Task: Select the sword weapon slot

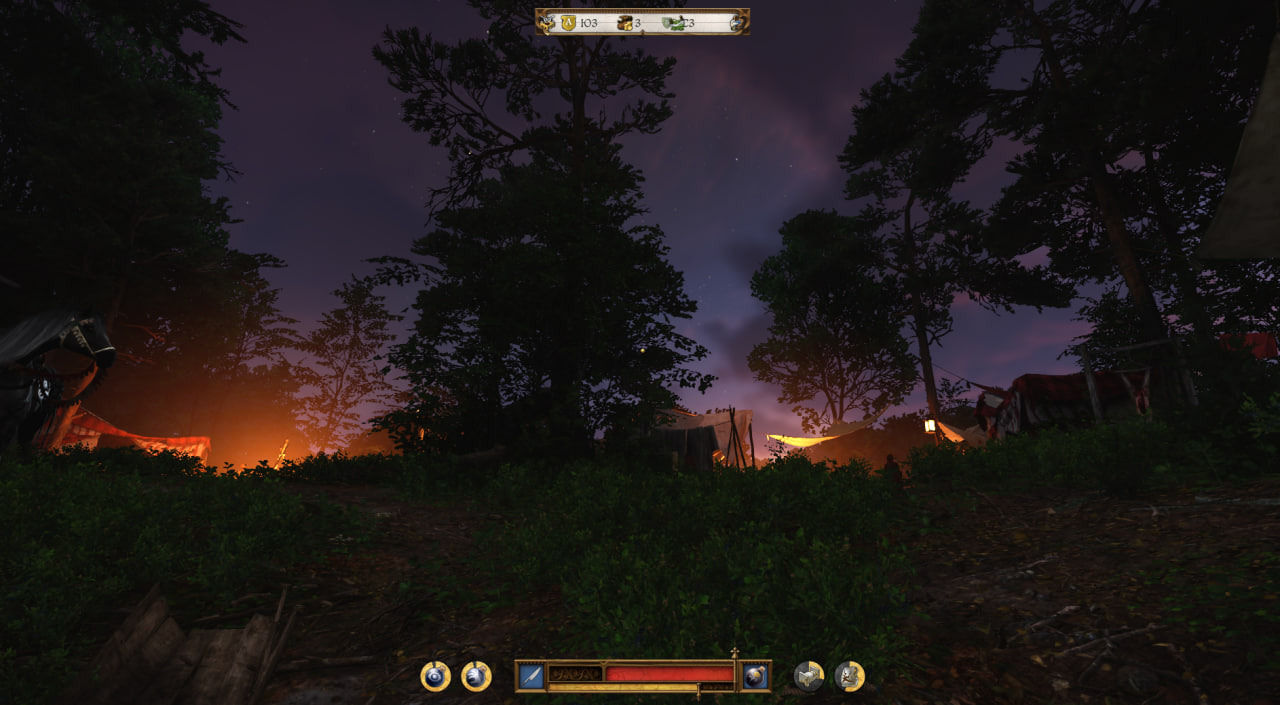Action: click(531, 676)
